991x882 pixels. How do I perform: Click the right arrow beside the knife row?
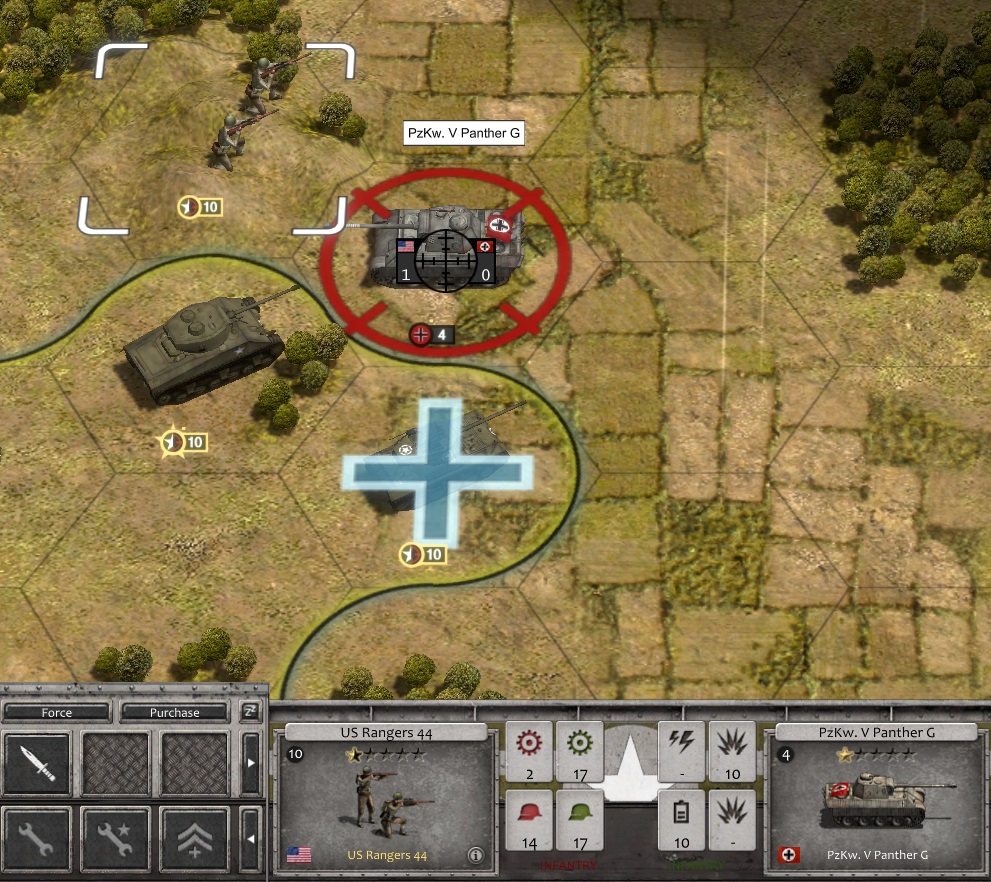coord(251,765)
